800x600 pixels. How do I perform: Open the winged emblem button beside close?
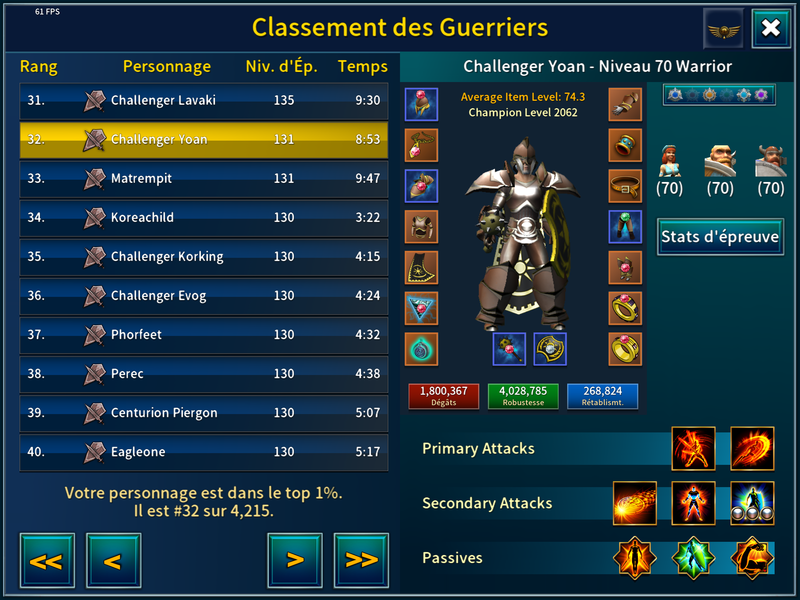(723, 28)
